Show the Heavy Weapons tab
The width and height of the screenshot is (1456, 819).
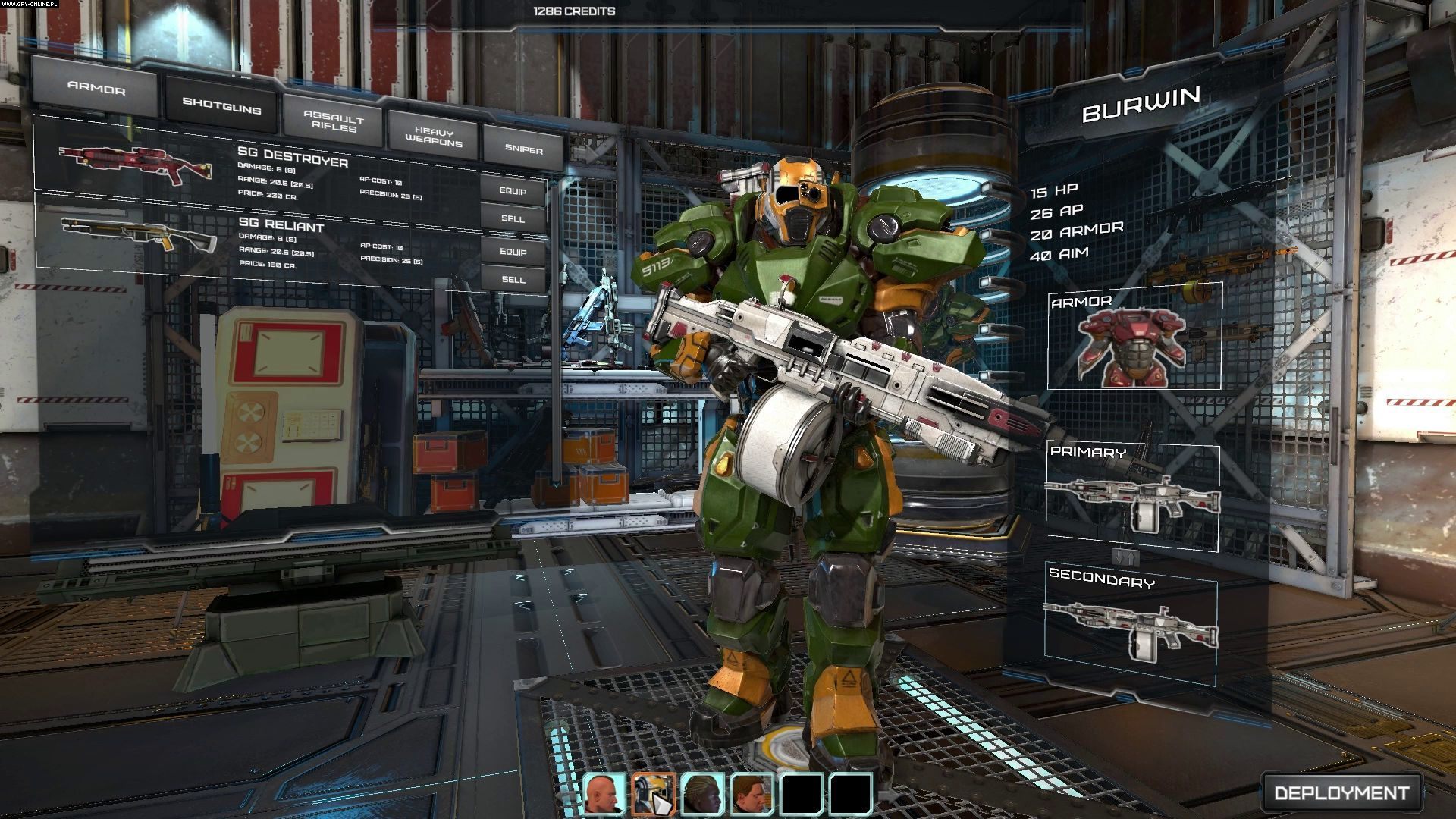tap(433, 136)
